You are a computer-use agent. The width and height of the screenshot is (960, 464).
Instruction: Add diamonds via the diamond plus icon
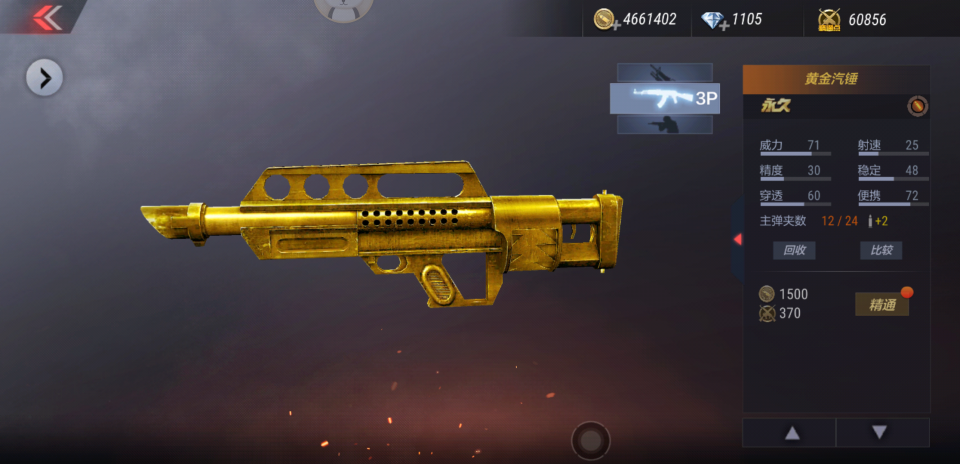click(715, 20)
